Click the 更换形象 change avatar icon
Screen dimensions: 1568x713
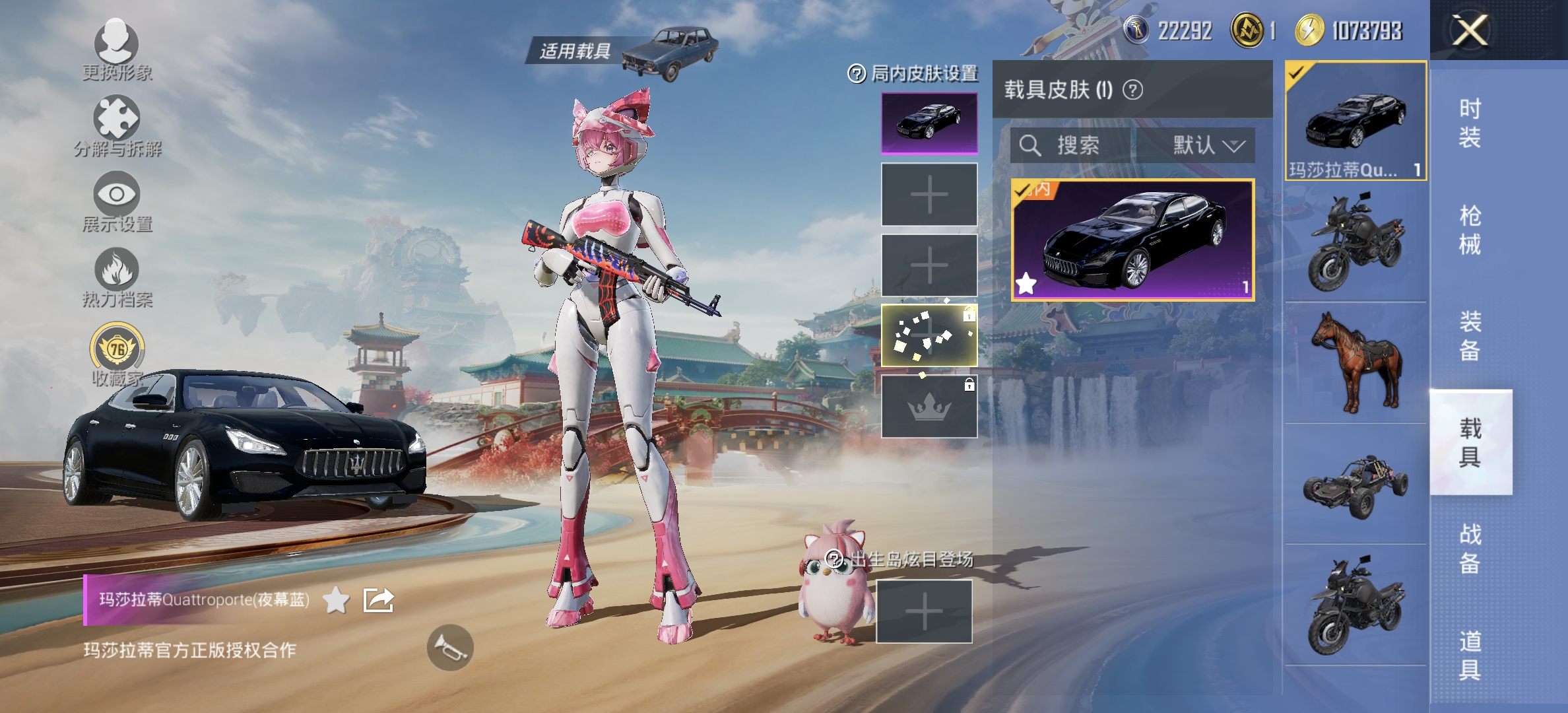117,44
